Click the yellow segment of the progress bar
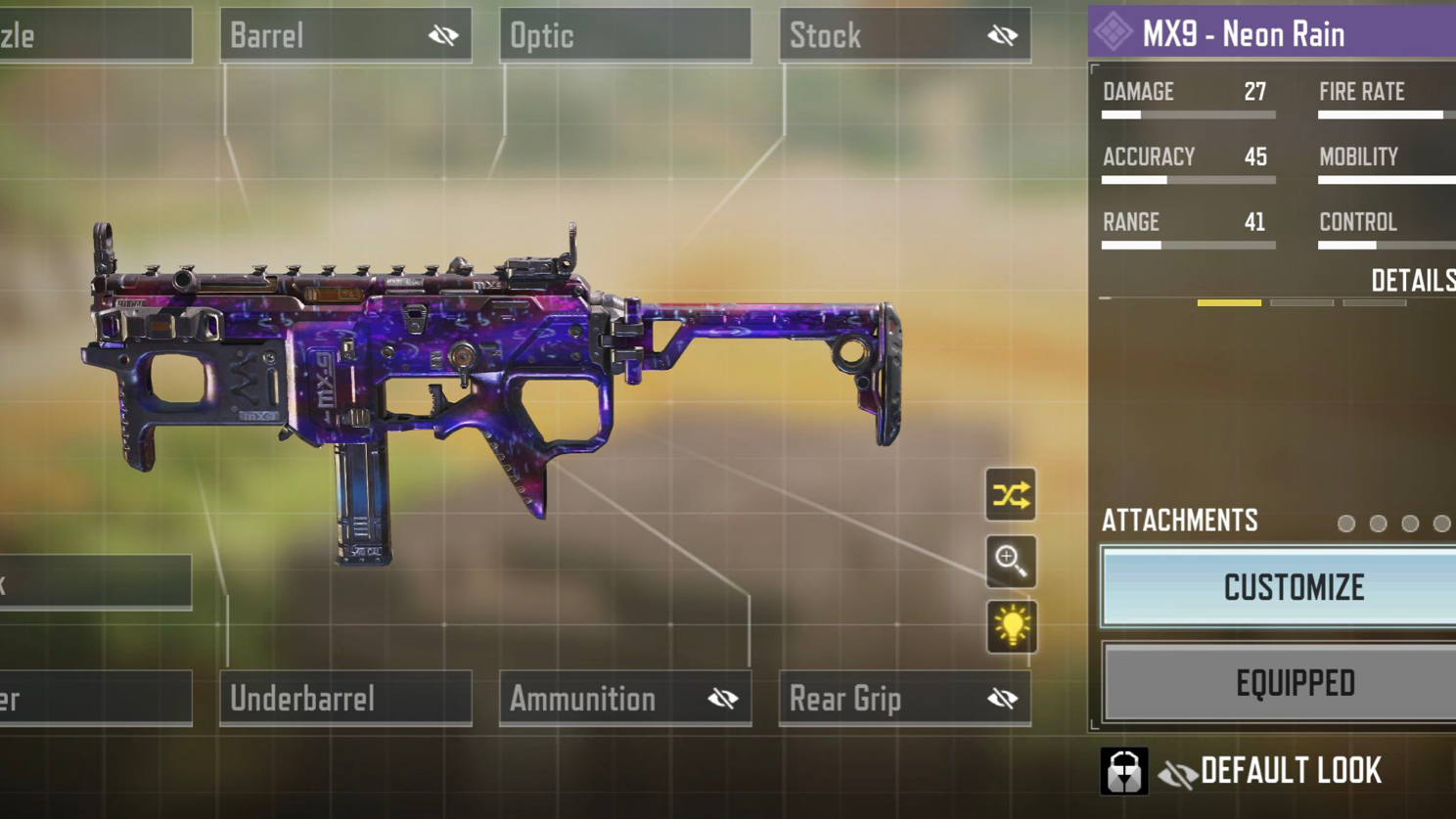The width and height of the screenshot is (1456, 819). 1228,303
